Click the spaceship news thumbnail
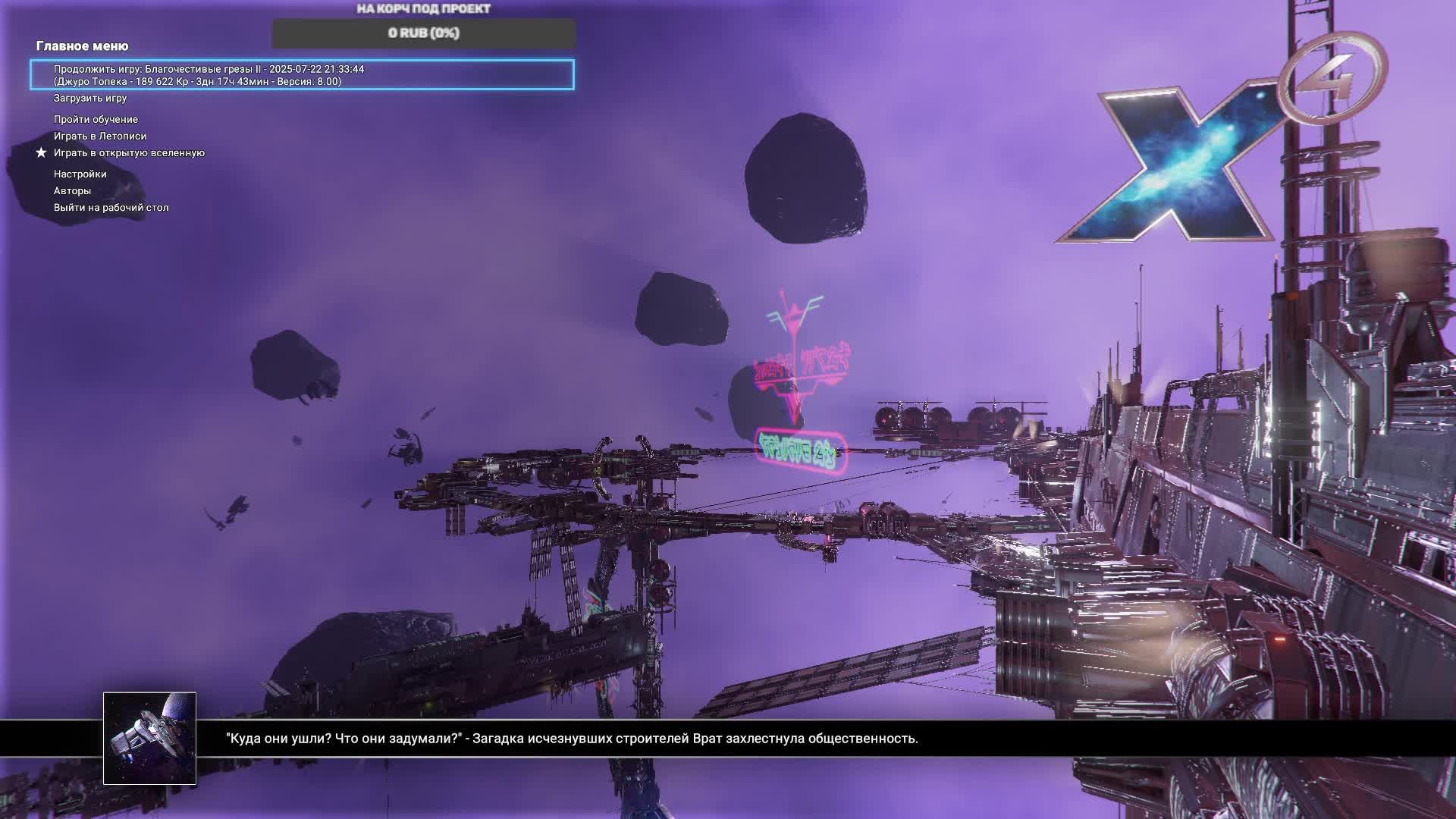This screenshot has width=1456, height=819. (149, 738)
